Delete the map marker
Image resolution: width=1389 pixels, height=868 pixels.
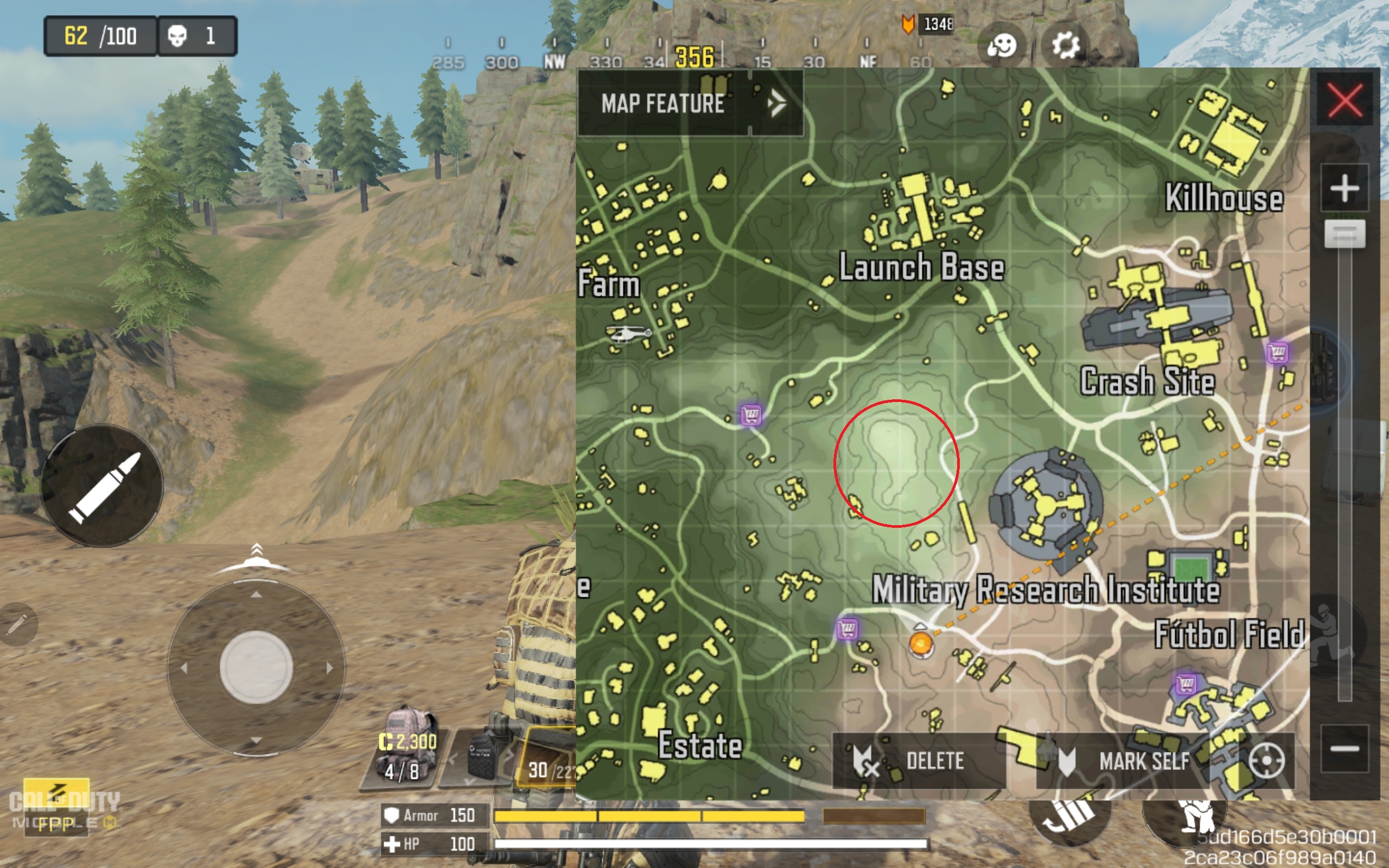[919, 761]
